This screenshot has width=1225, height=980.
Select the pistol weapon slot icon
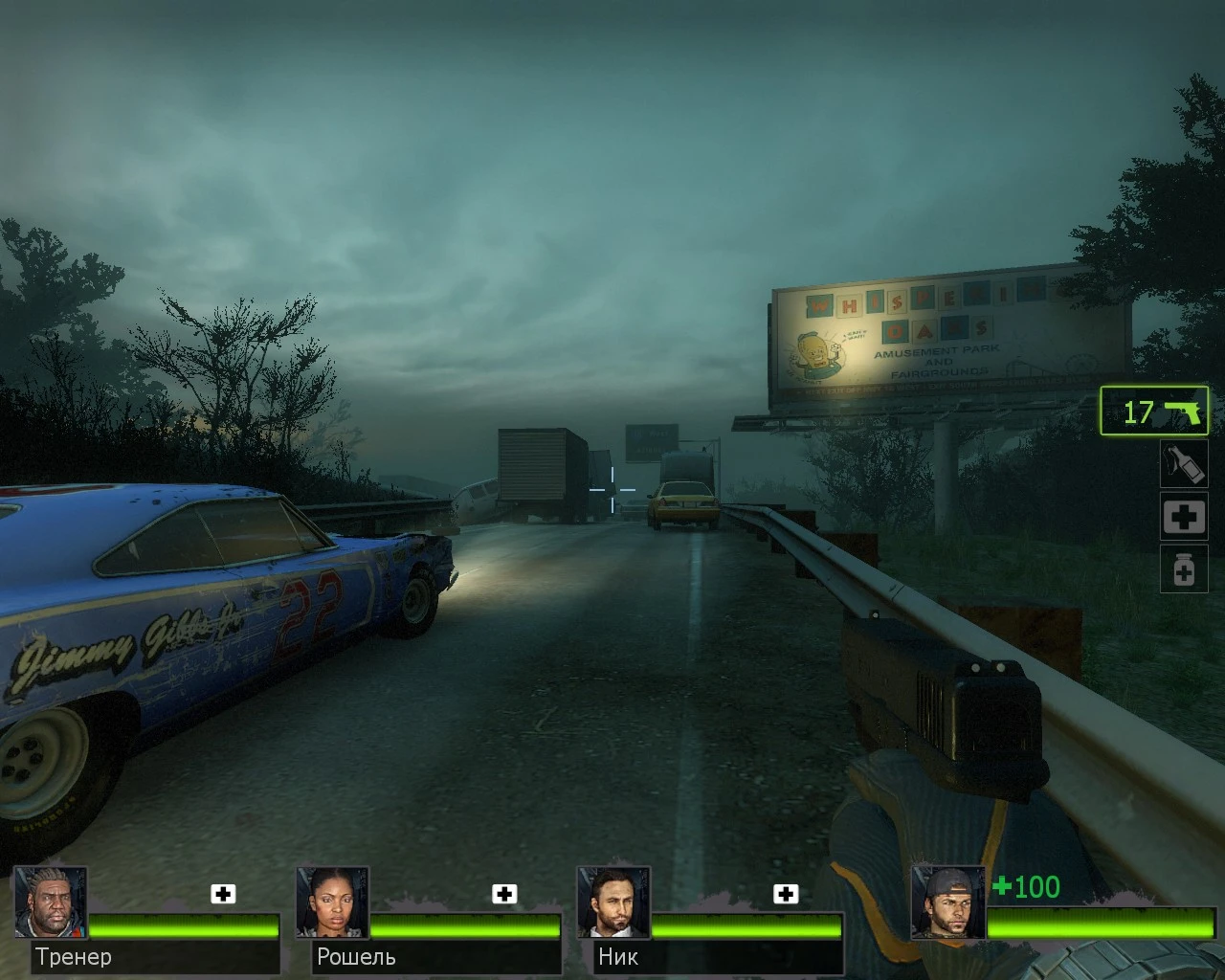(x=1153, y=412)
